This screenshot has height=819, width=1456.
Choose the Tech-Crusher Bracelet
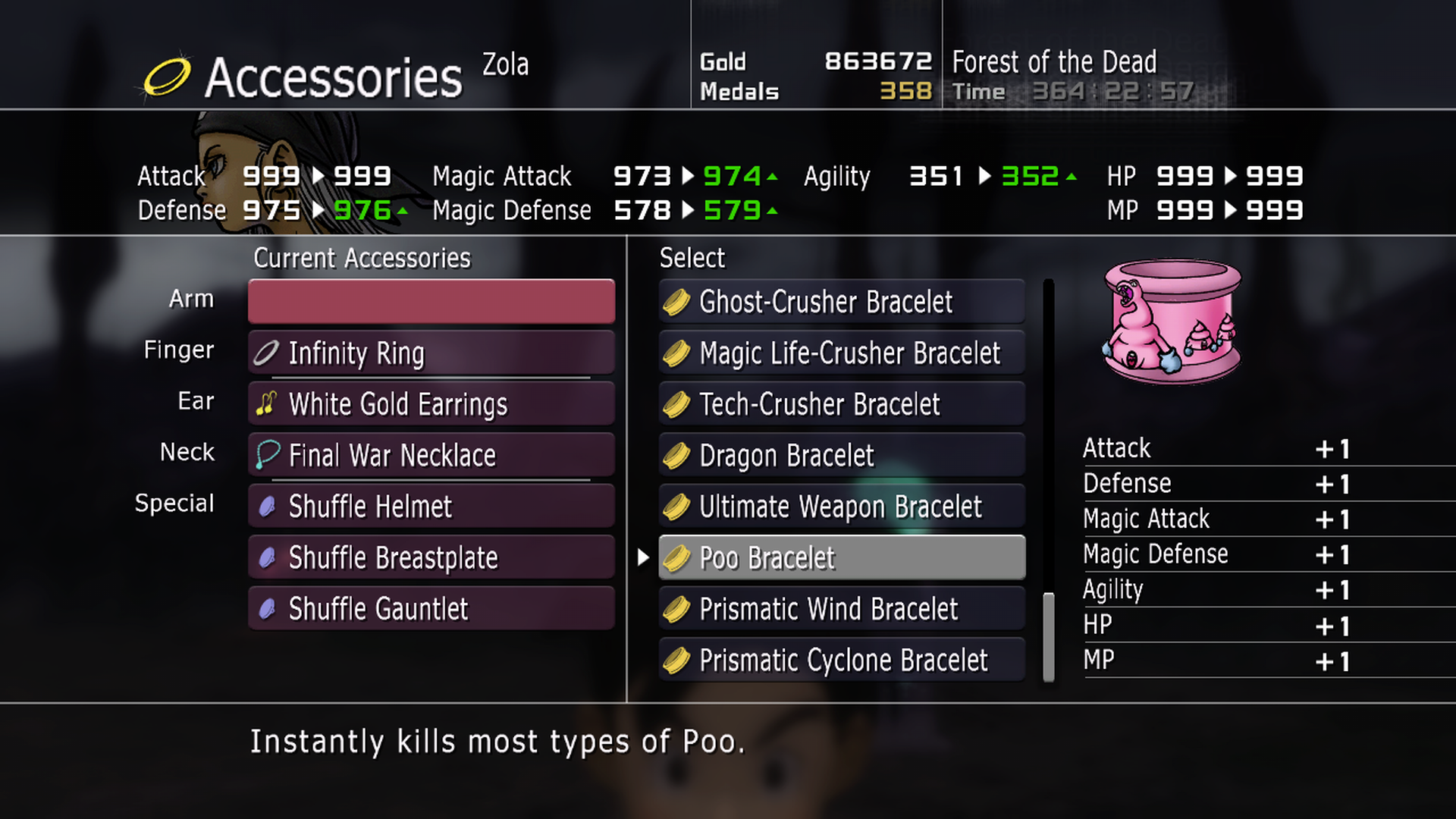(842, 404)
